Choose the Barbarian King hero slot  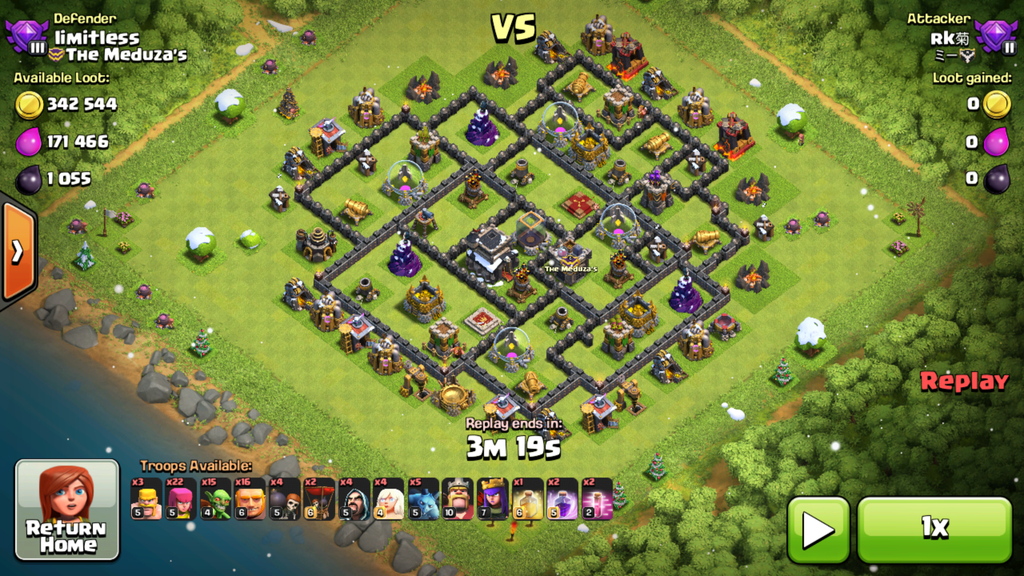(458, 499)
